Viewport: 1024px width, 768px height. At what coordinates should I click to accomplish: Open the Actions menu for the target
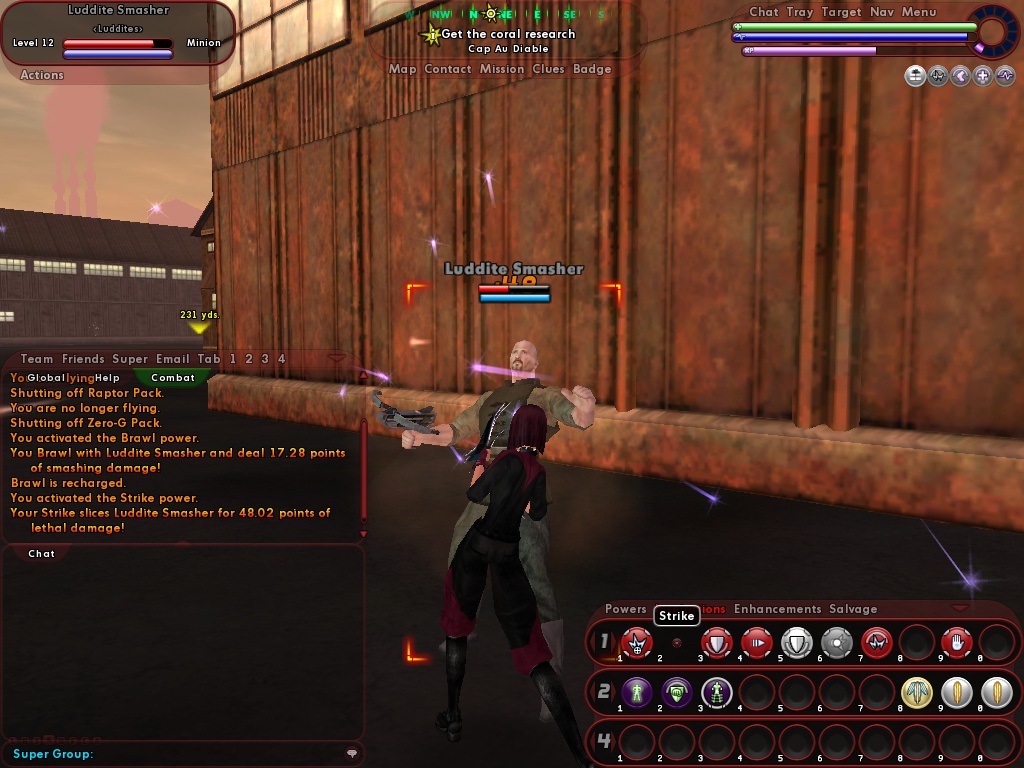[x=42, y=75]
